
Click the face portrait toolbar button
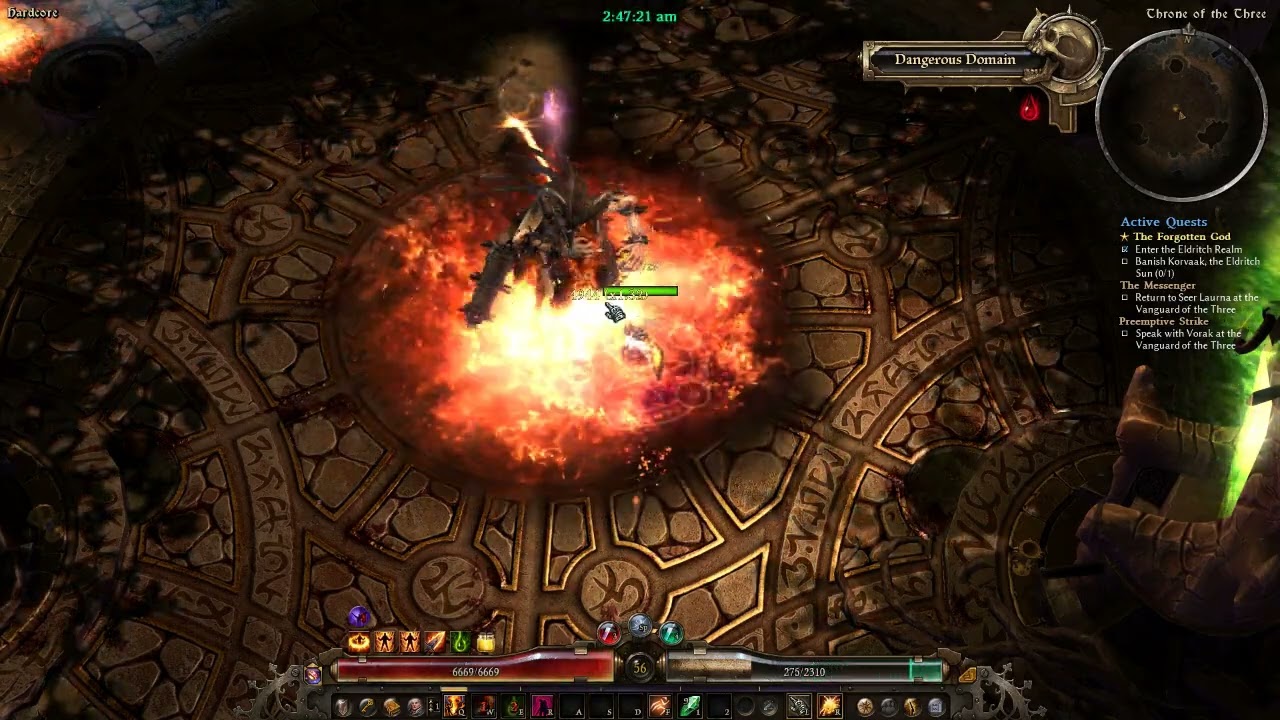(x=415, y=707)
